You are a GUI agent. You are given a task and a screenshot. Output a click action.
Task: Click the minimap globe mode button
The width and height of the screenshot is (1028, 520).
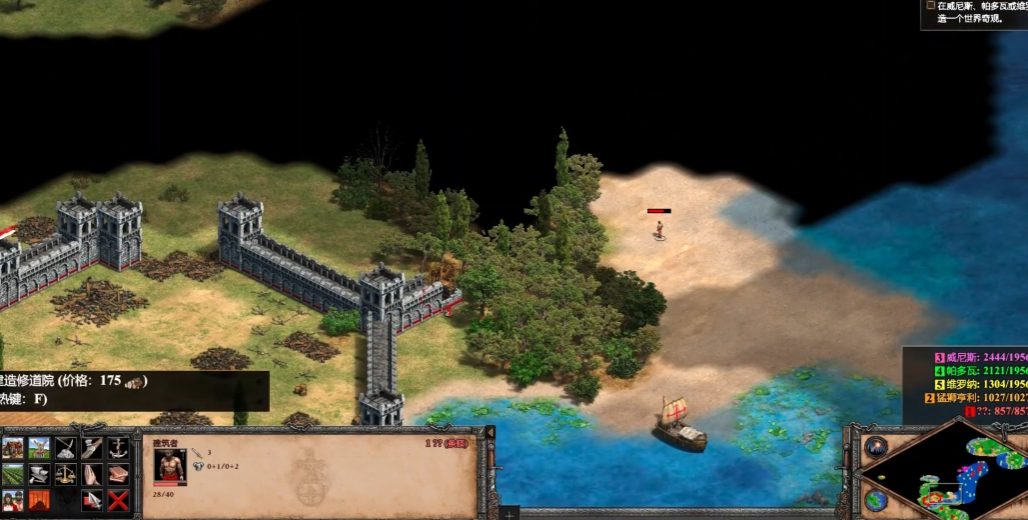click(x=876, y=499)
